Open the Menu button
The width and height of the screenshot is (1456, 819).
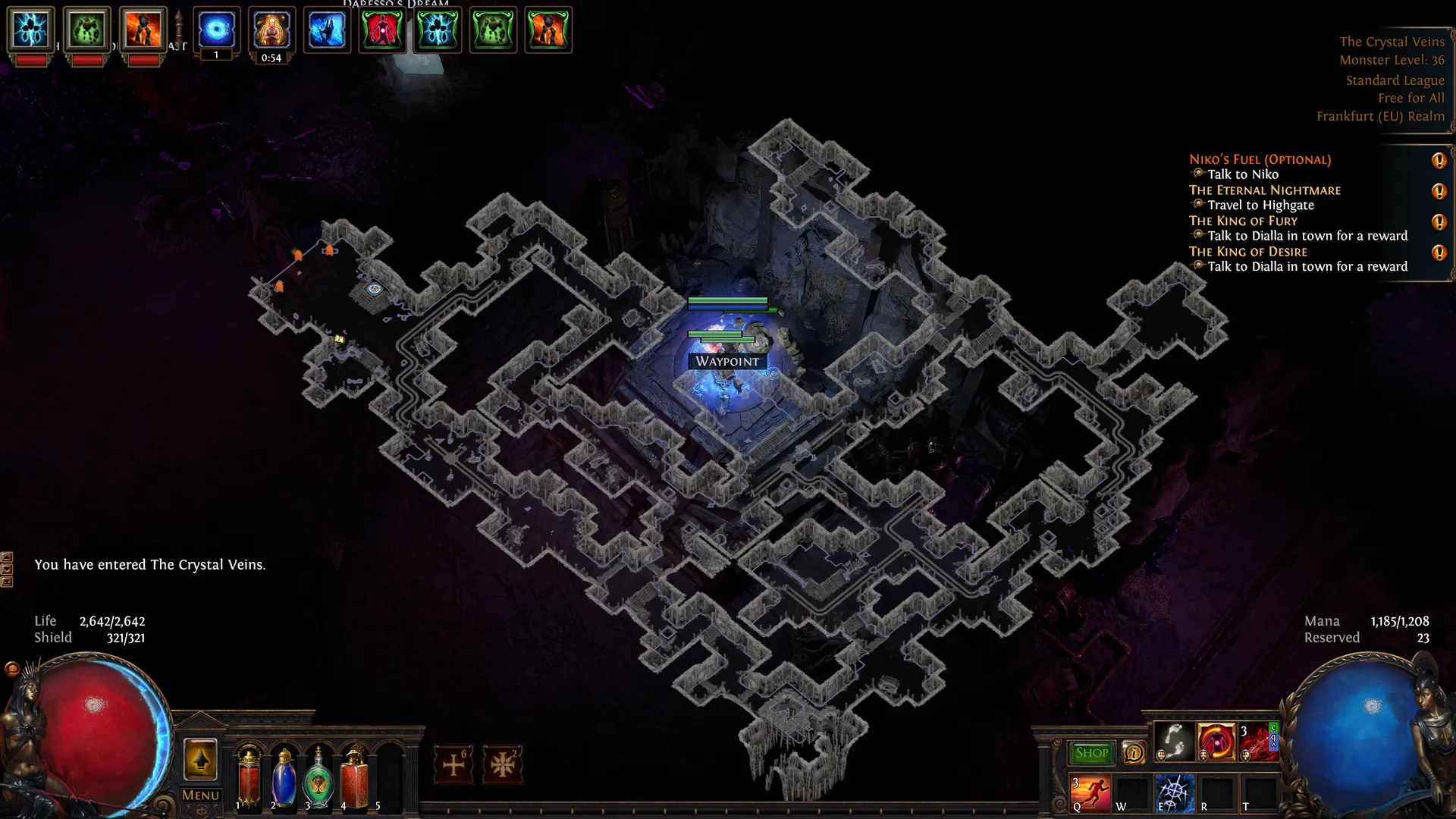click(x=200, y=795)
